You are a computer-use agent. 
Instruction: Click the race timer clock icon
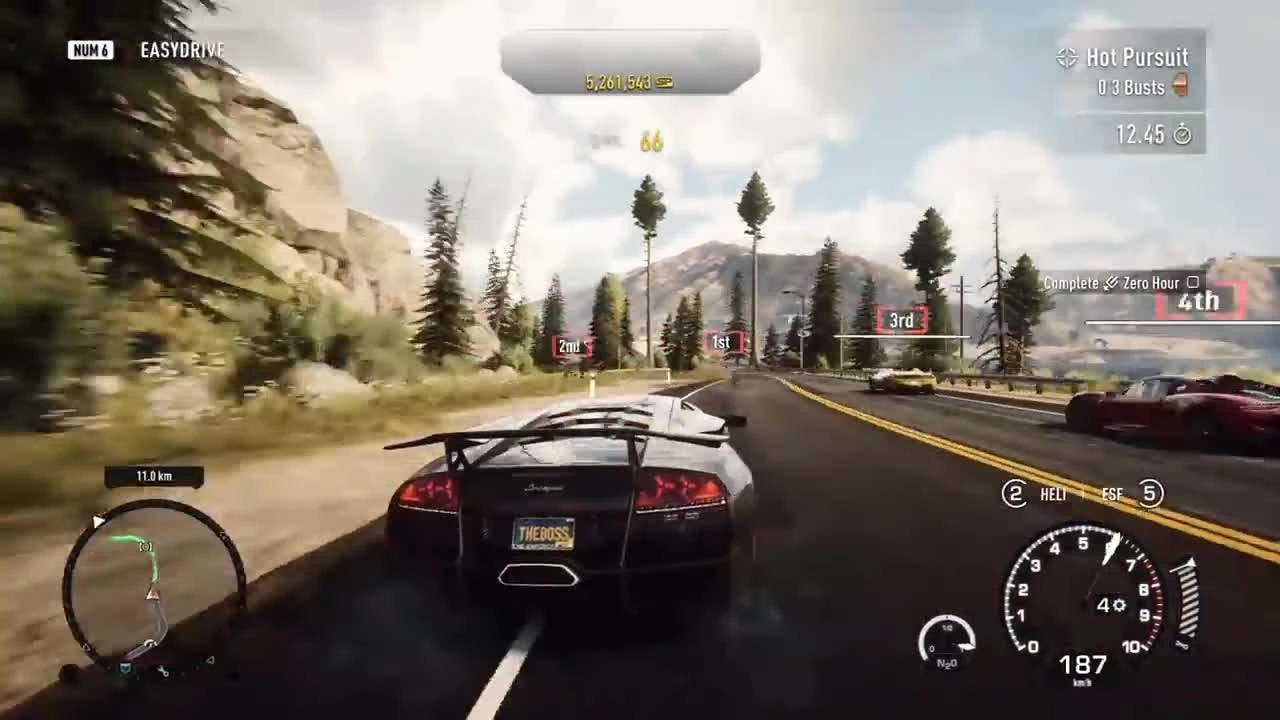point(1182,135)
